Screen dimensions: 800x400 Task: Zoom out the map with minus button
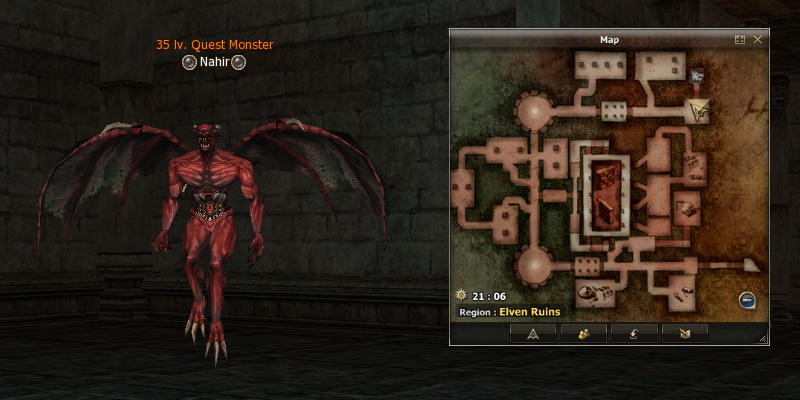tap(747, 300)
